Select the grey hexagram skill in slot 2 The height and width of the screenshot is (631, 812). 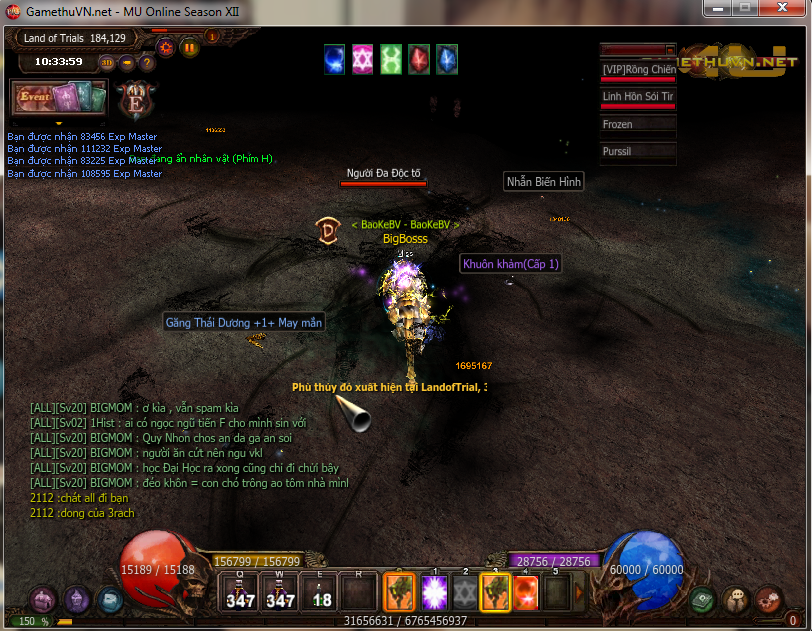click(465, 592)
